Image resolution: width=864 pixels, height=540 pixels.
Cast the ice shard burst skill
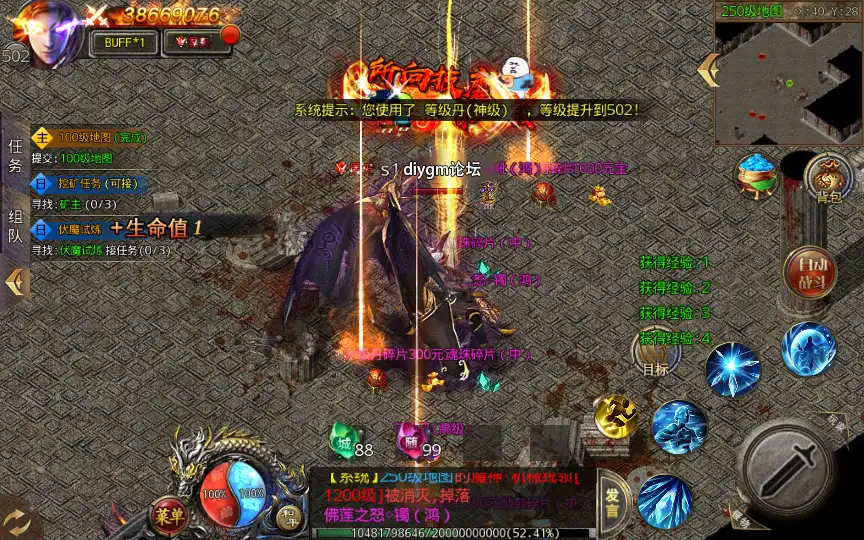(x=733, y=368)
